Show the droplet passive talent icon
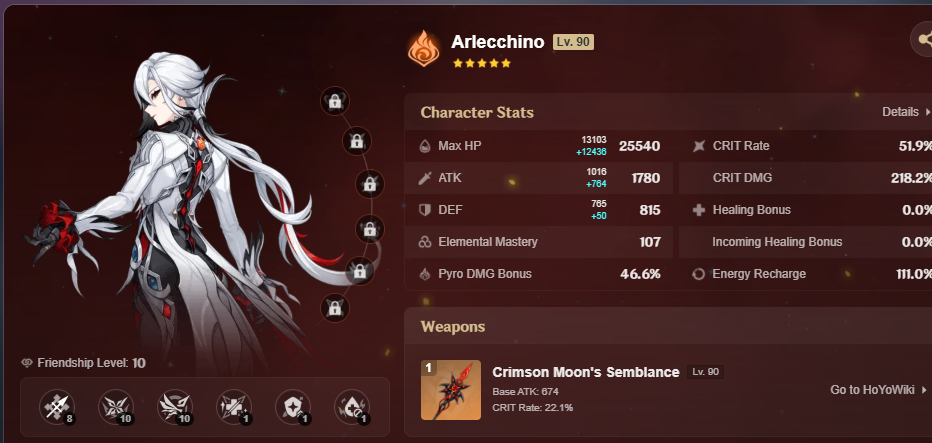Viewport: 932px width, 443px height. [351, 407]
